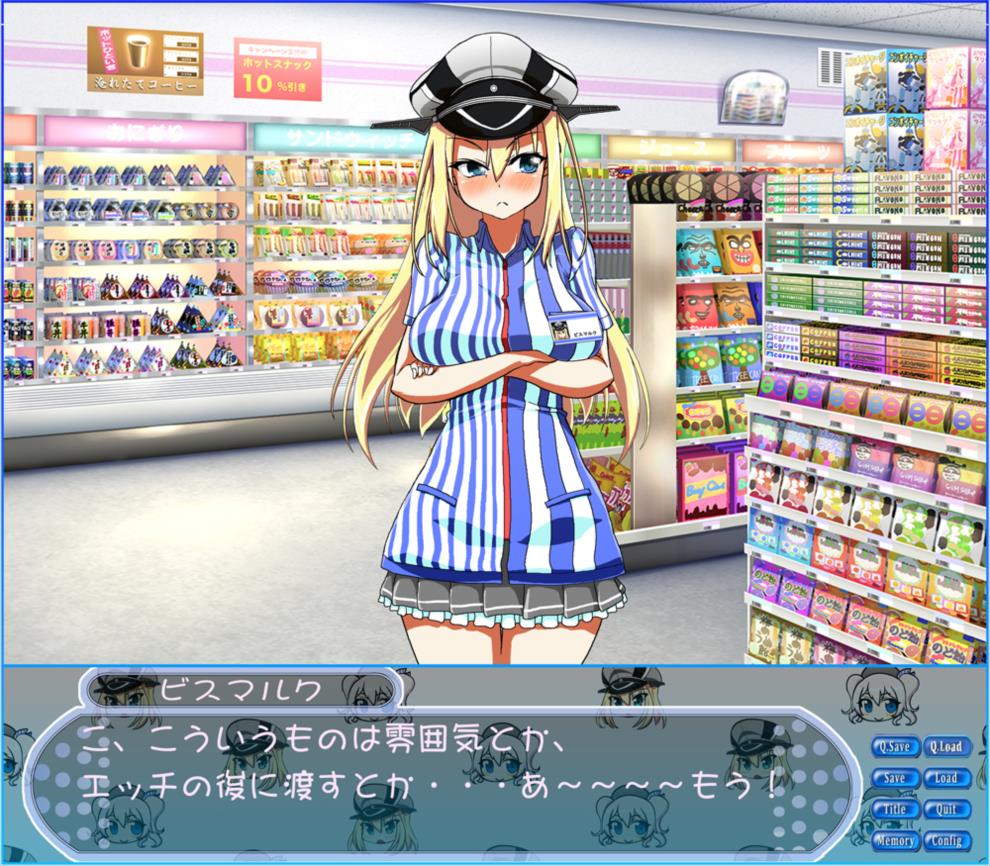This screenshot has height=866, width=990.
Task: Open the Memory gallery
Action: (x=895, y=841)
